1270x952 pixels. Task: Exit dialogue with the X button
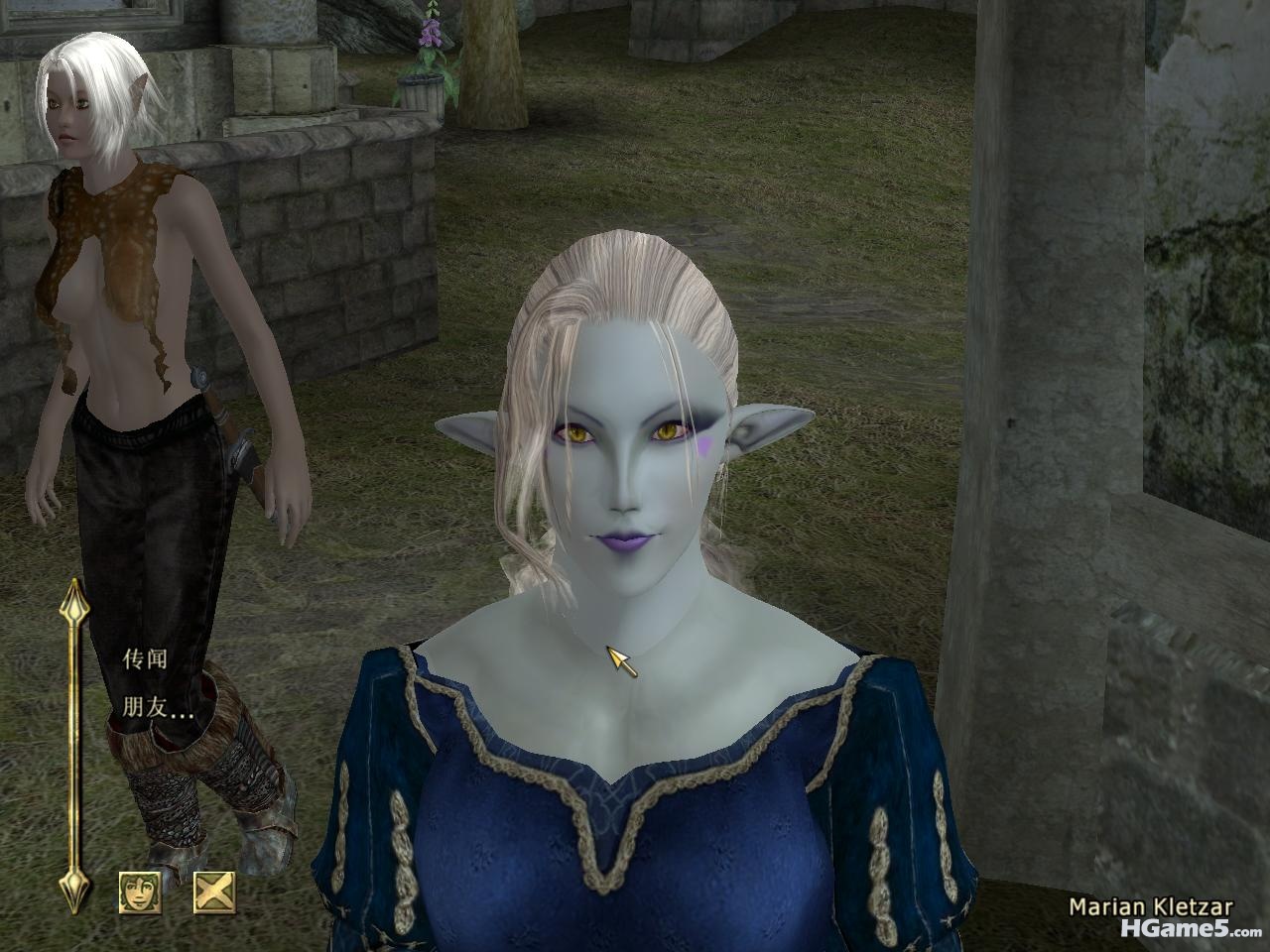213,892
